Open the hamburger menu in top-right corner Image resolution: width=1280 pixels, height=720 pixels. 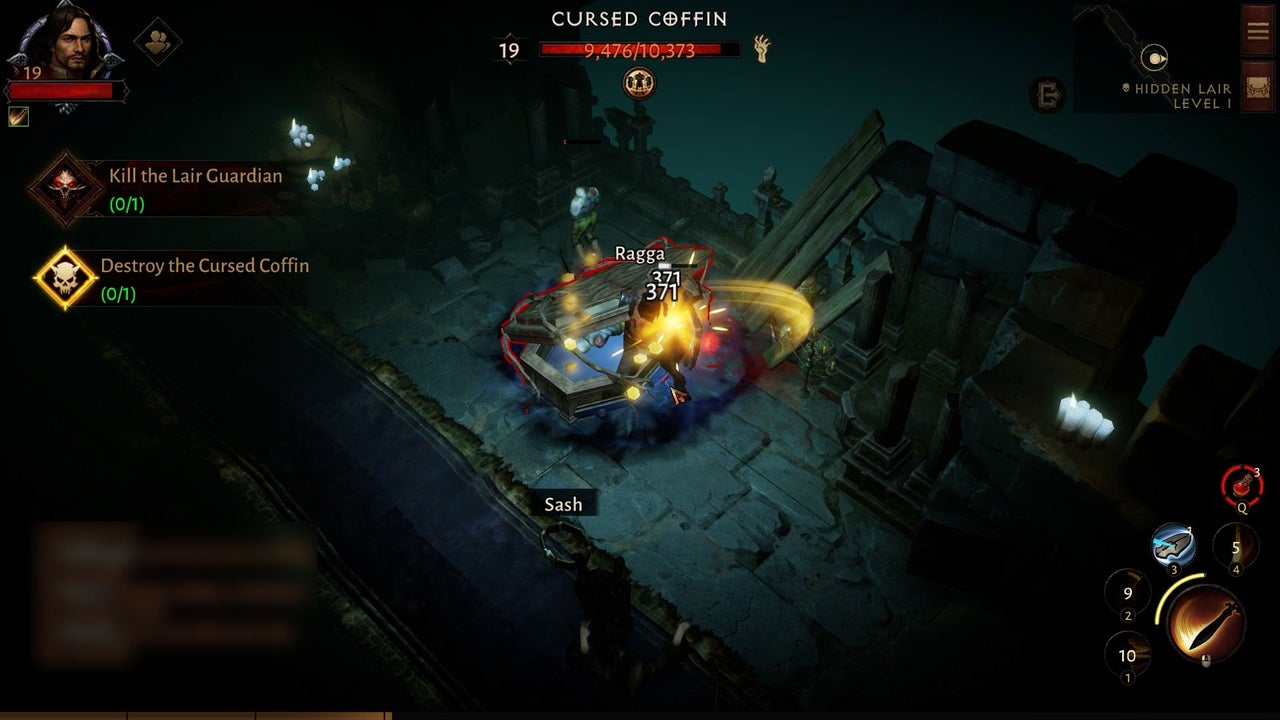pyautogui.click(x=1256, y=29)
